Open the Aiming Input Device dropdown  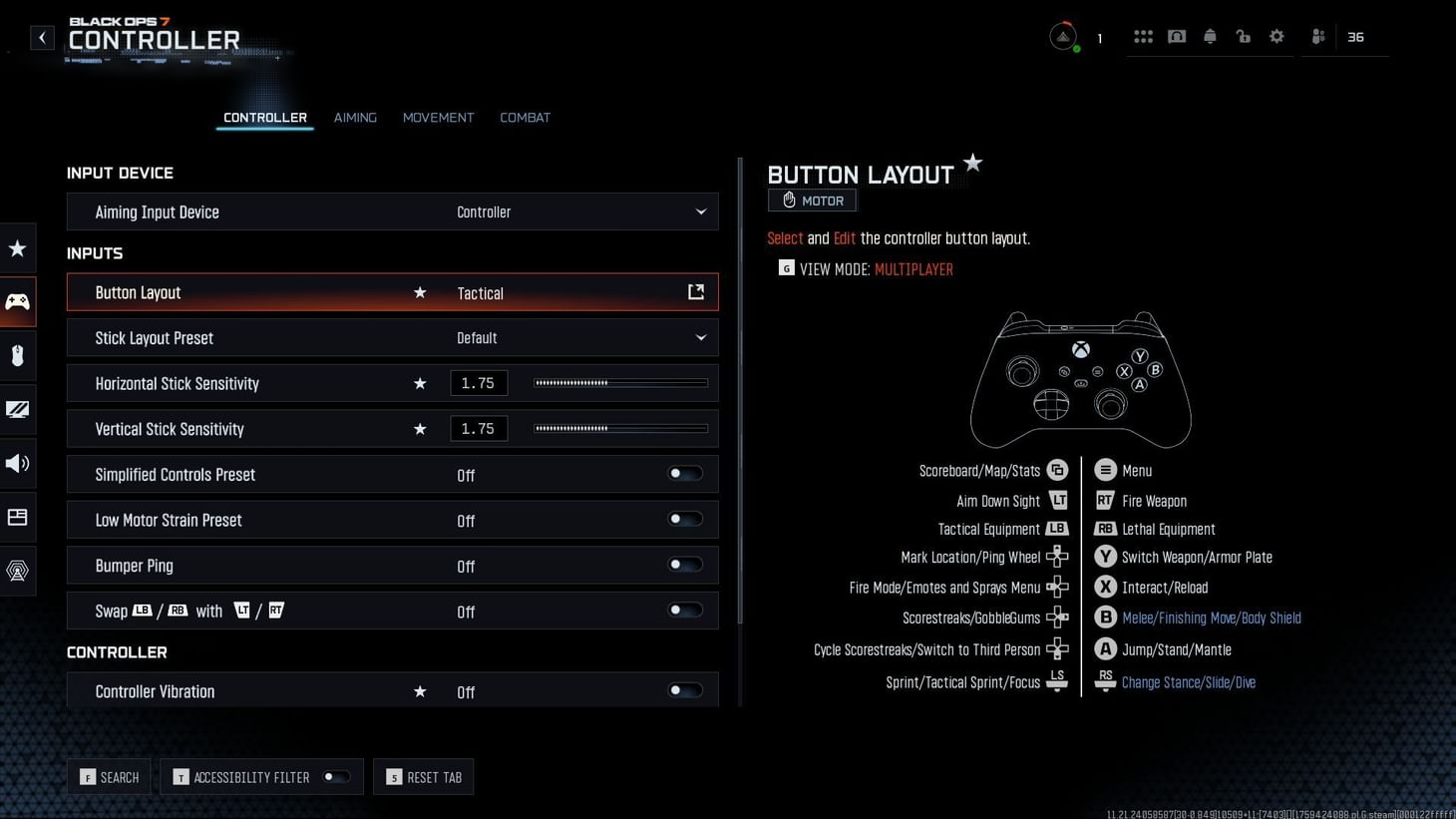pyautogui.click(x=700, y=211)
